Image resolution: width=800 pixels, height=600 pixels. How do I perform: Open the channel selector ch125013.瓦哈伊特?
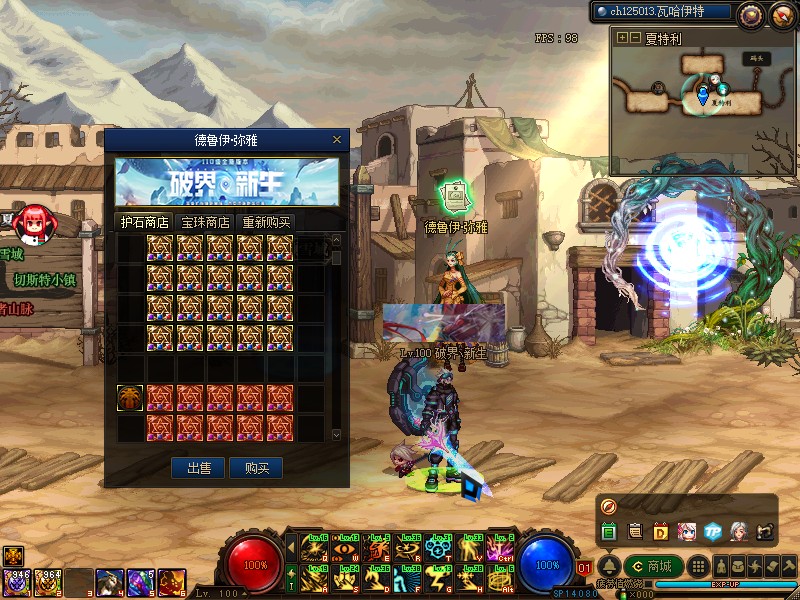661,13
